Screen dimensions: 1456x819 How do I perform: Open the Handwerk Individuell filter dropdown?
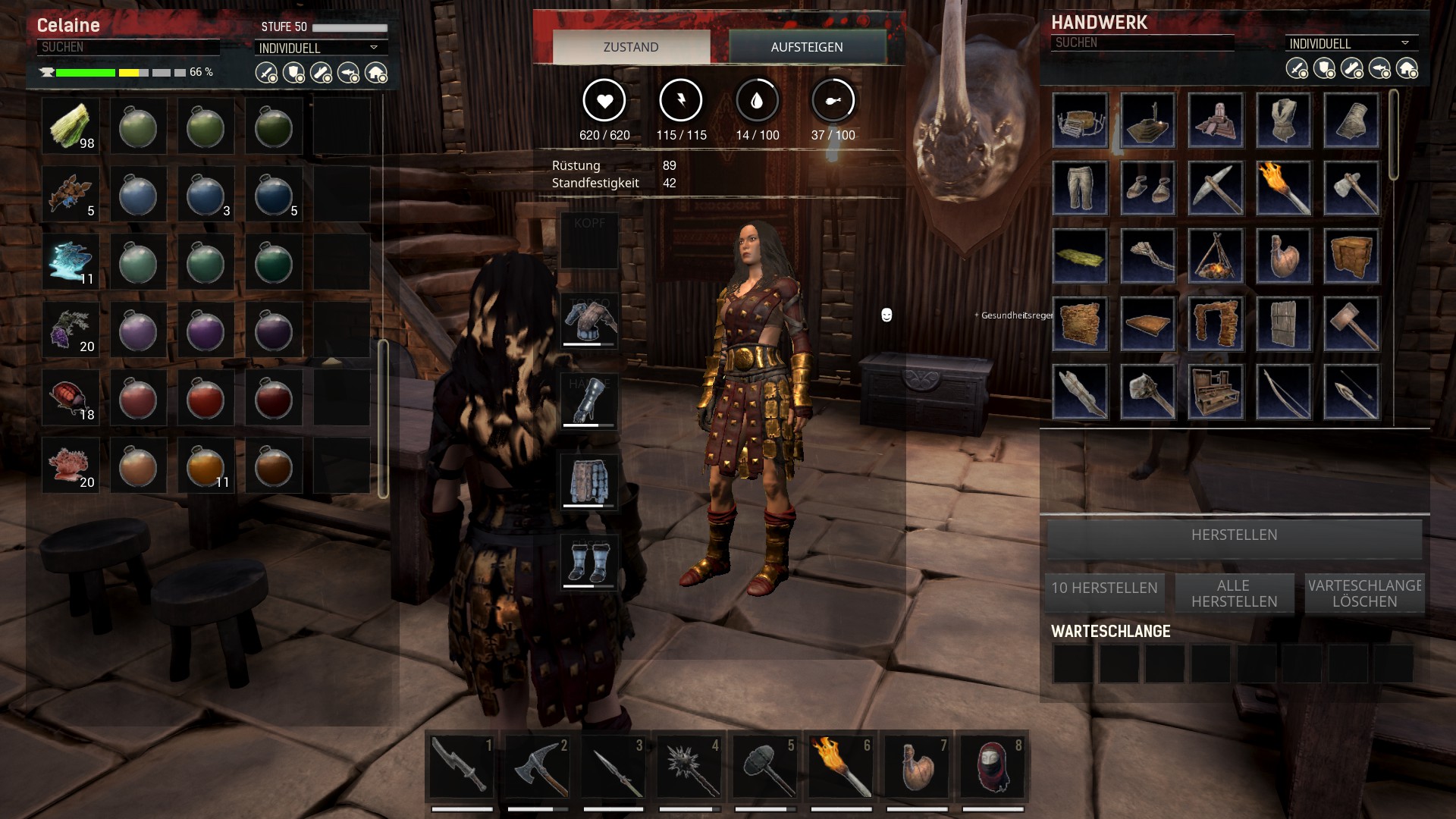coord(1350,43)
